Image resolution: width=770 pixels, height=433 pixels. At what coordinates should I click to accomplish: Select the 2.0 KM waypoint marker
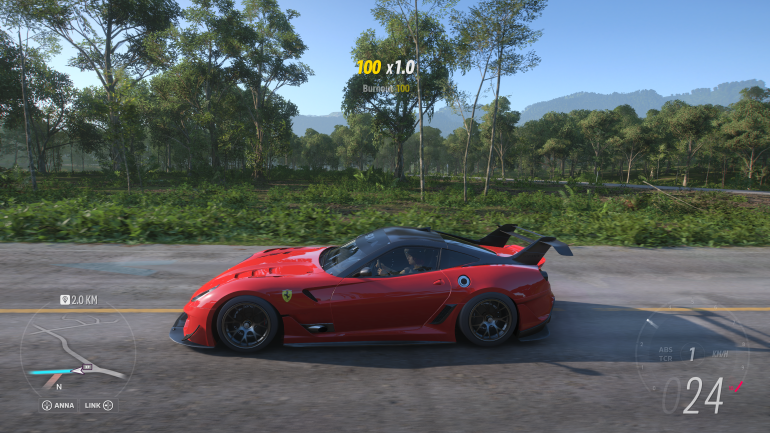[78, 299]
